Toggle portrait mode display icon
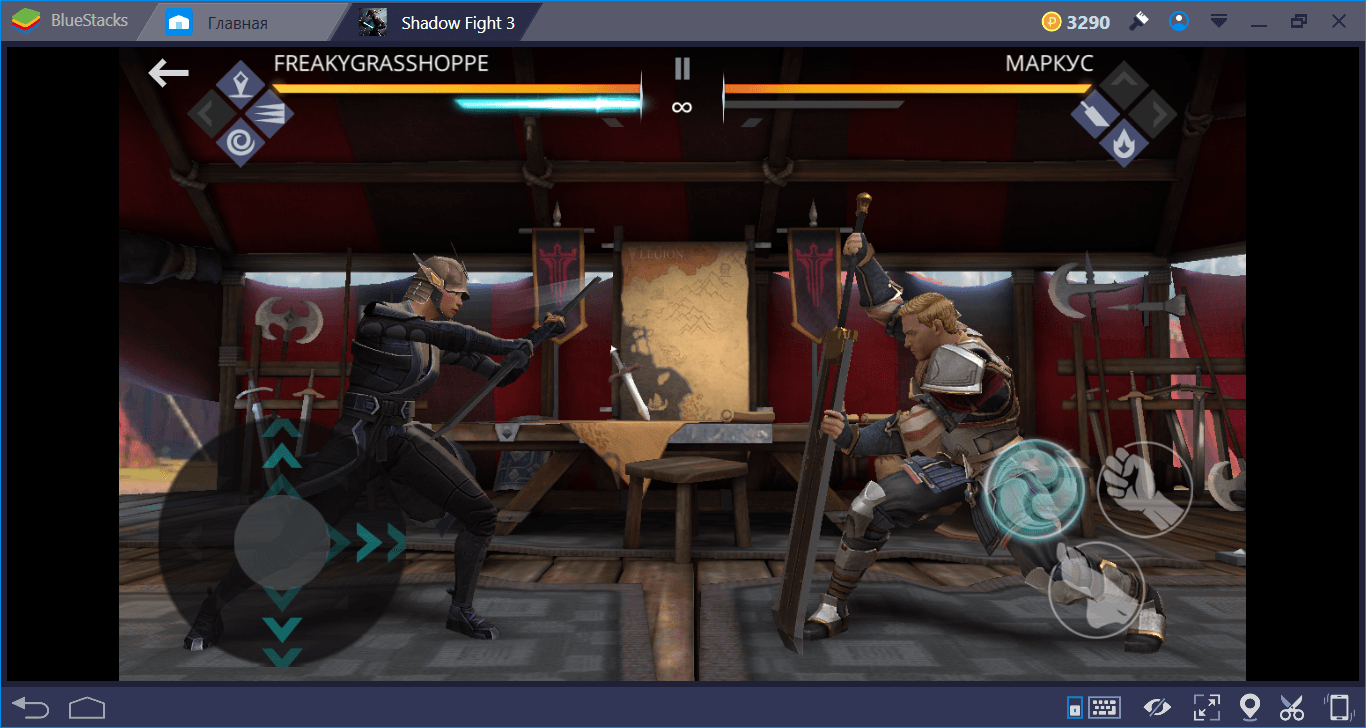 click(x=1075, y=707)
